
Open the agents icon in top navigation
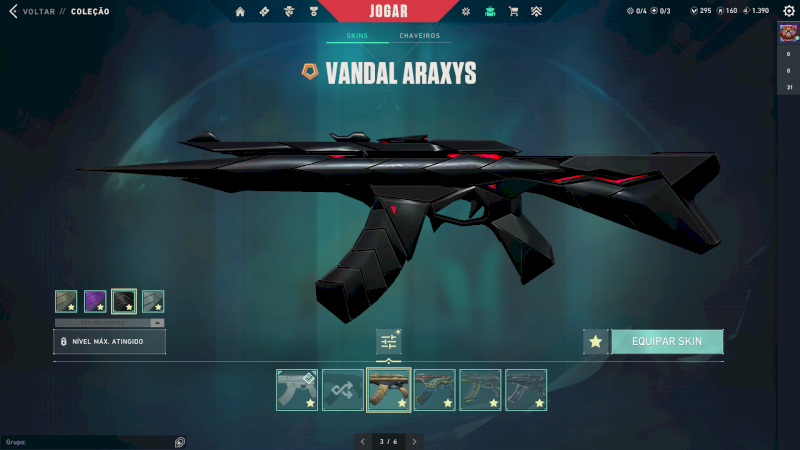(x=288, y=12)
